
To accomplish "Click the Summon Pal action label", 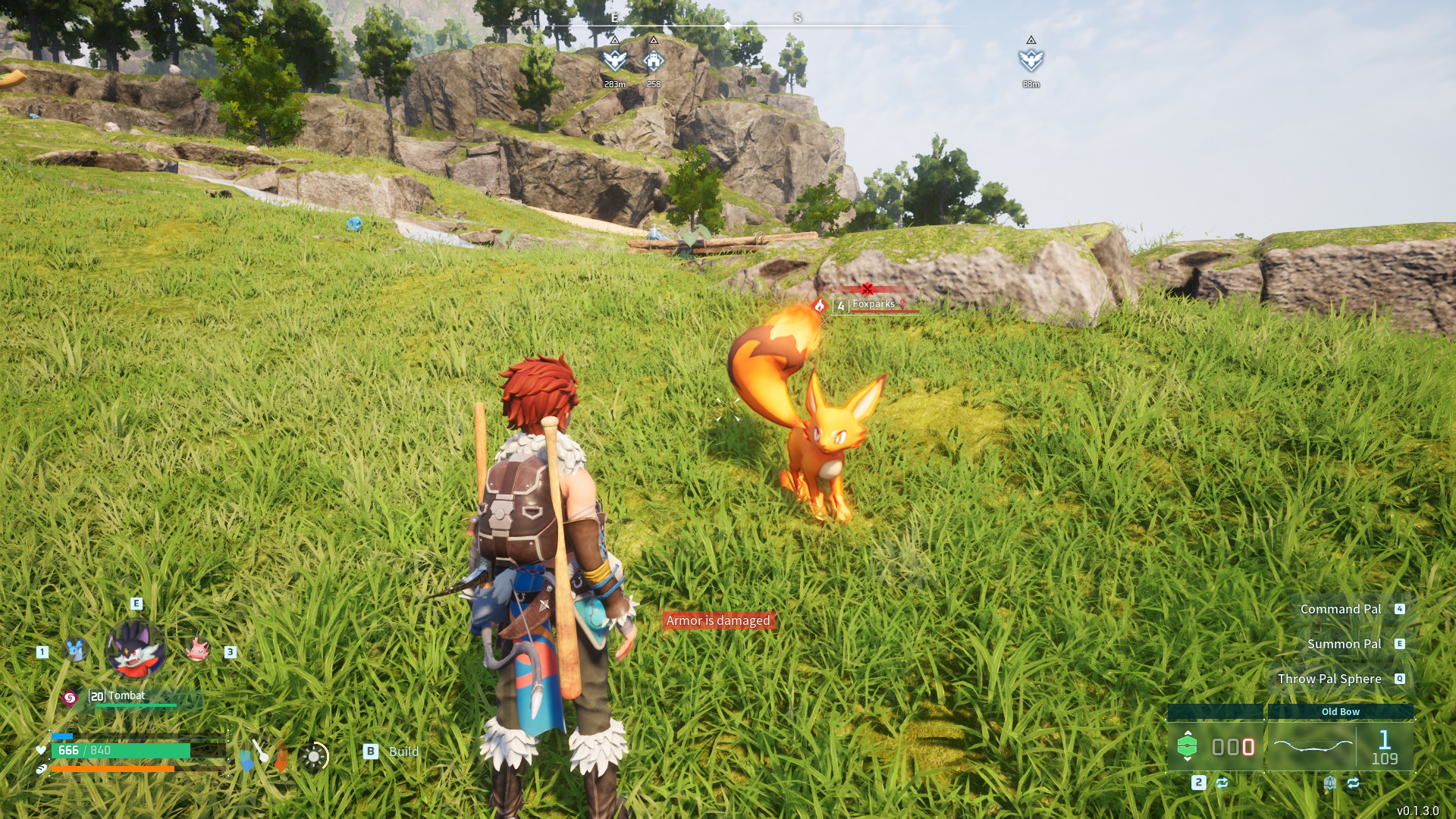I will 1344,644.
